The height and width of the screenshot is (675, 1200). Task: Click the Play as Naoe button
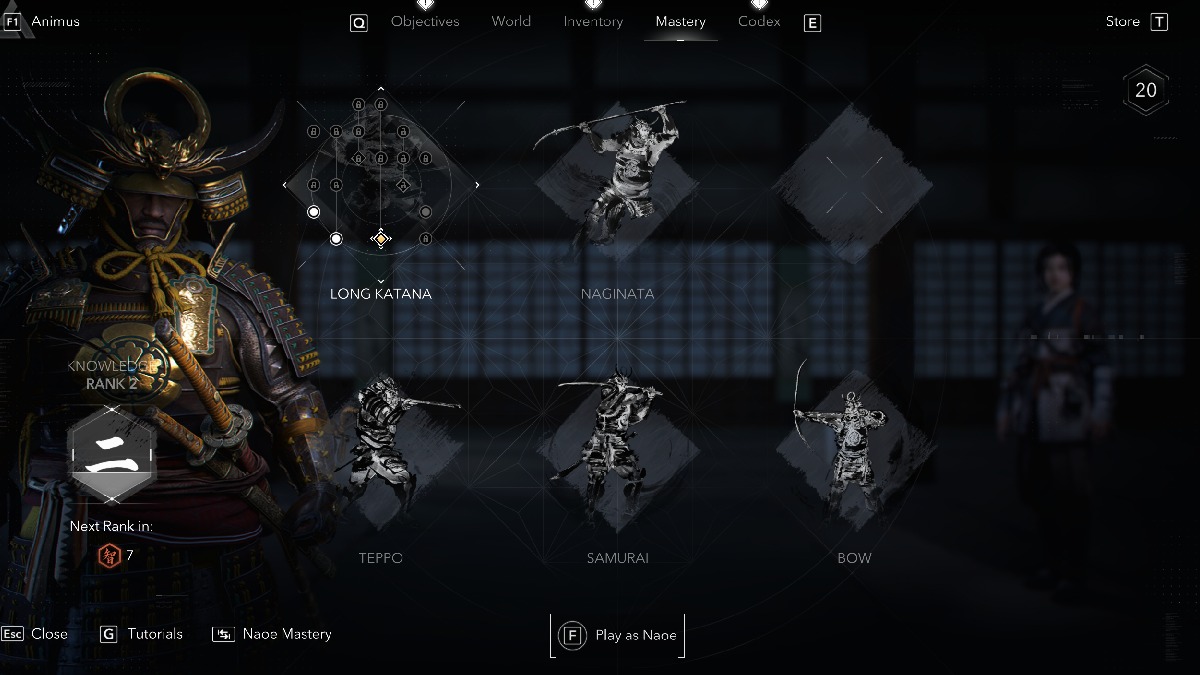pos(617,635)
